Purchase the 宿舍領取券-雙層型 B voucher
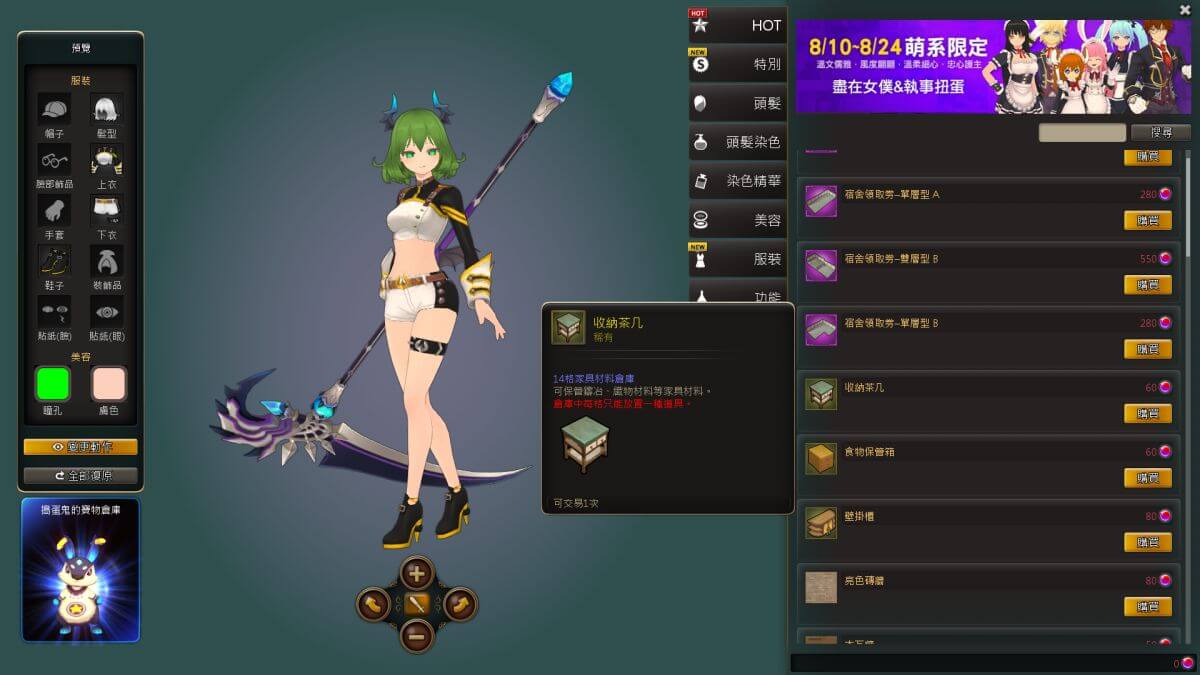This screenshot has width=1200, height=675. pyautogui.click(x=1147, y=284)
